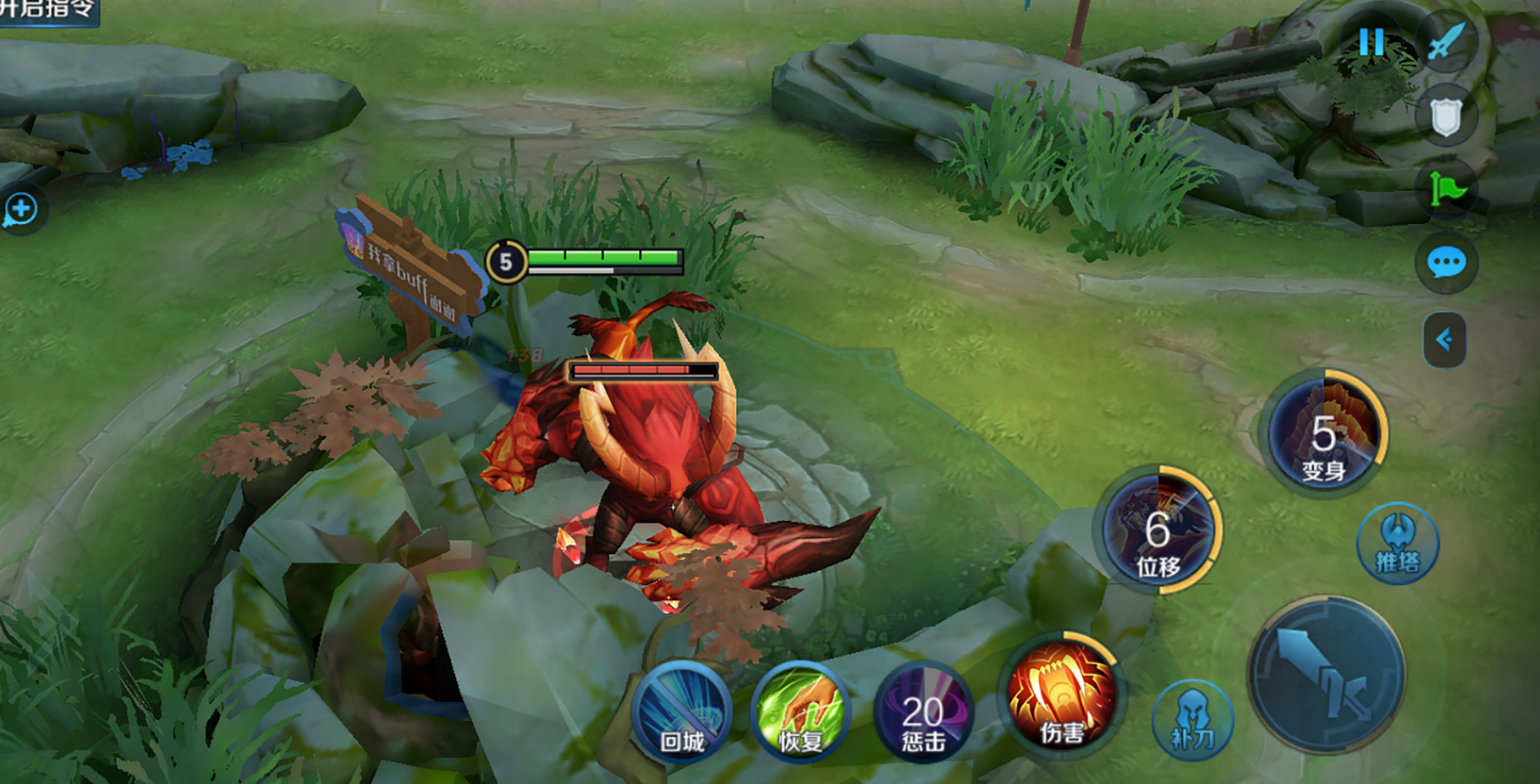This screenshot has height=784, width=1540.
Task: Pause the game with the pause icon
Action: 1371,42
